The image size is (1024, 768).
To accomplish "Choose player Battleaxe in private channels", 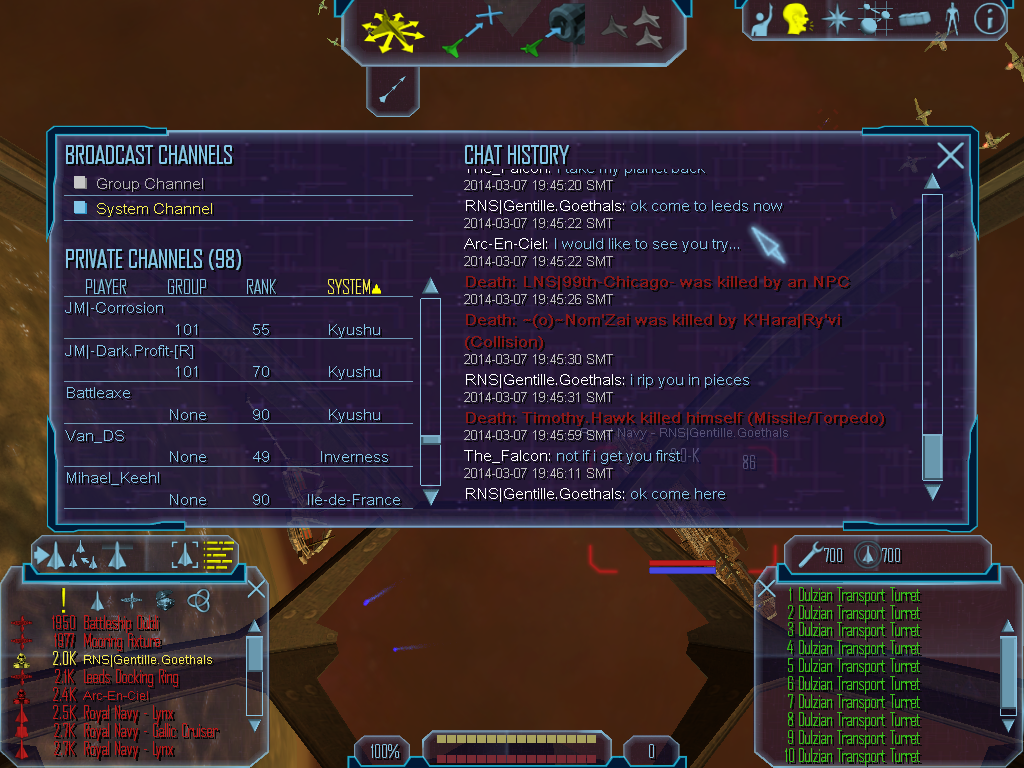I will tap(98, 393).
